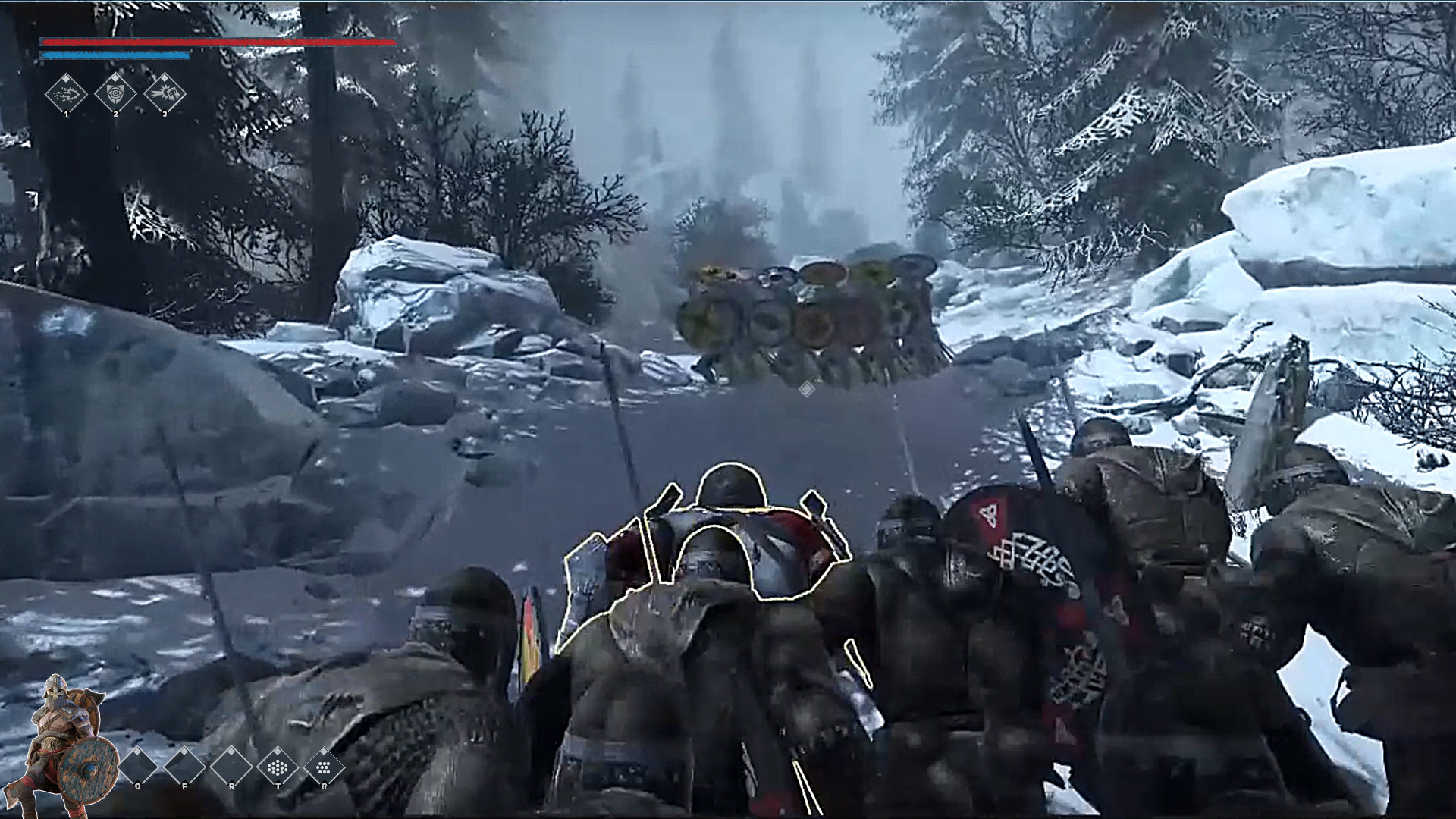Image resolution: width=1456 pixels, height=819 pixels.
Task: Toggle the pip marker above the G slot
Action: pyautogui.click(x=324, y=751)
